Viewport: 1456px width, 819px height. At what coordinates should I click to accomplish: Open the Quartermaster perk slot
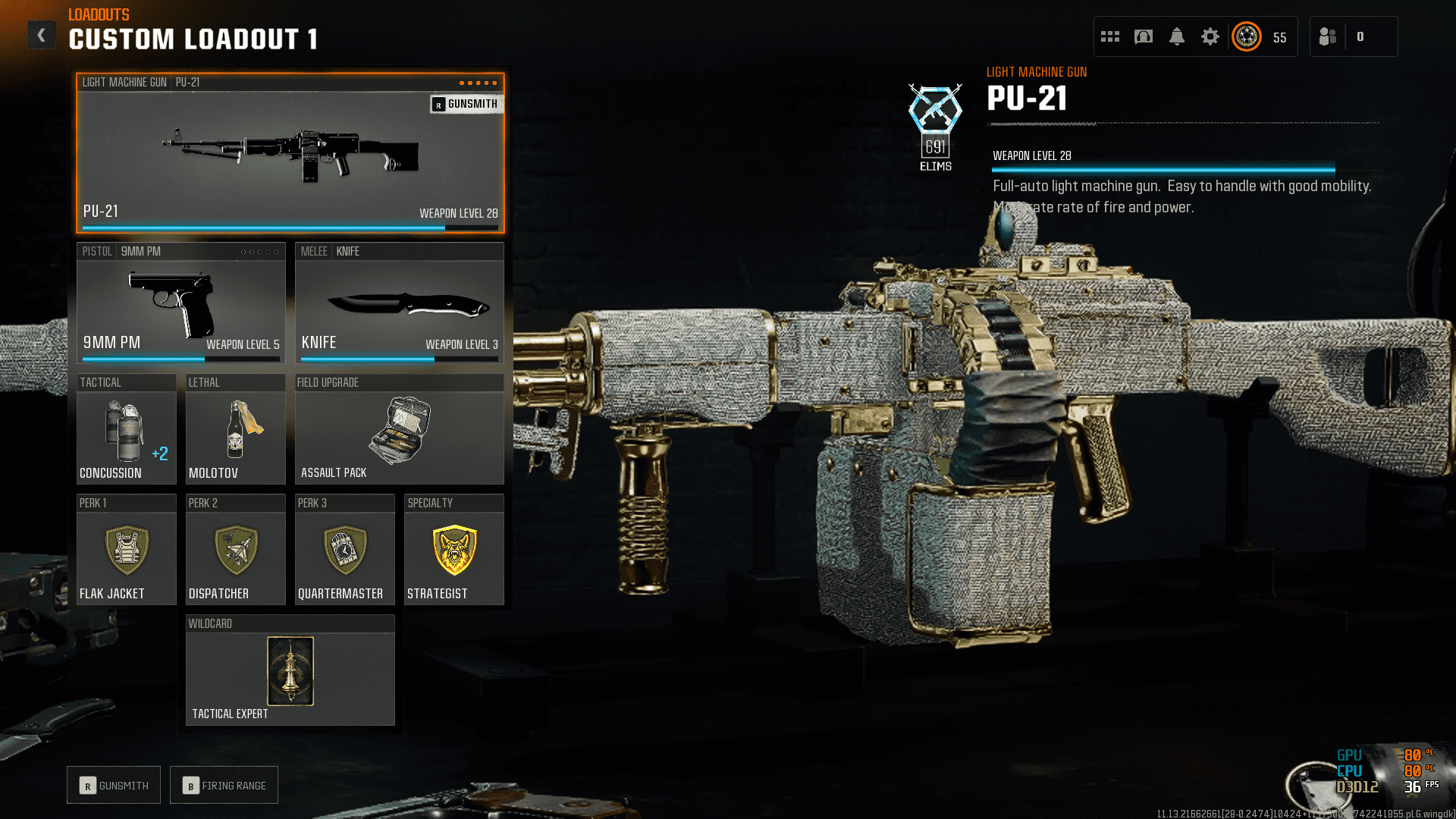(x=344, y=550)
